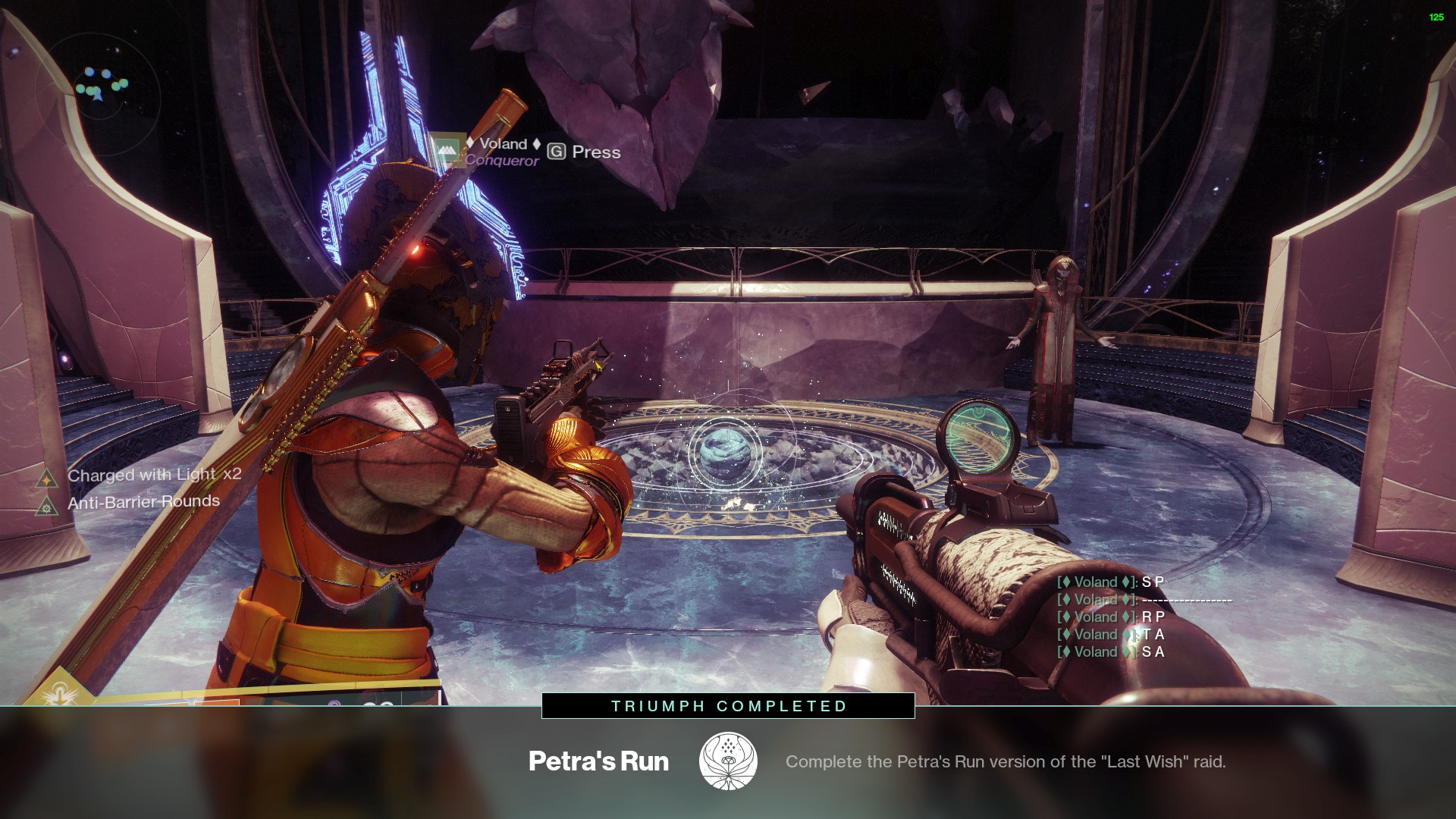Click the Triumph Completed banner
This screenshot has width=1456, height=819.
tap(728, 706)
